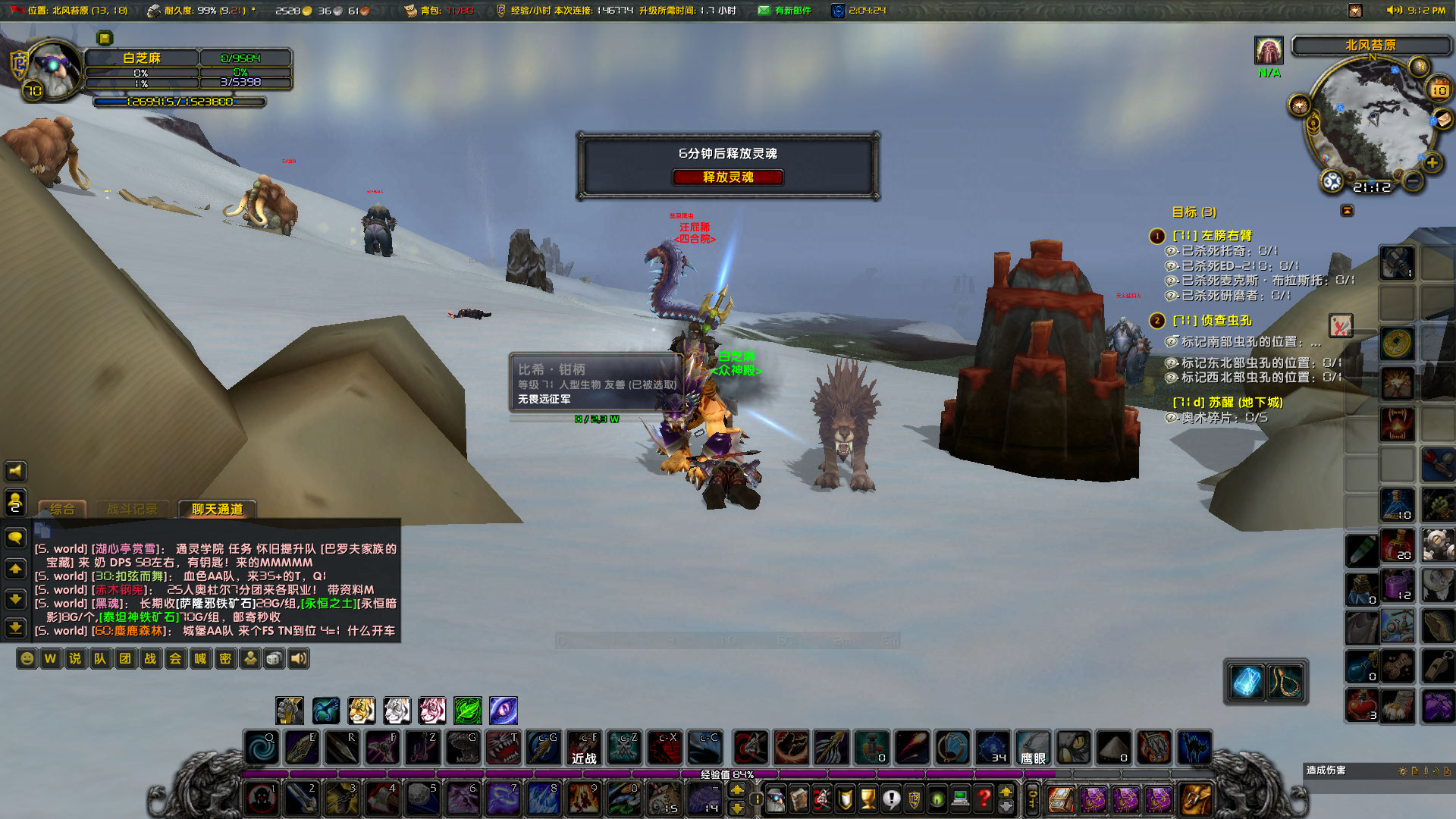
Task: Open the achievements trophy icon
Action: coord(867,798)
